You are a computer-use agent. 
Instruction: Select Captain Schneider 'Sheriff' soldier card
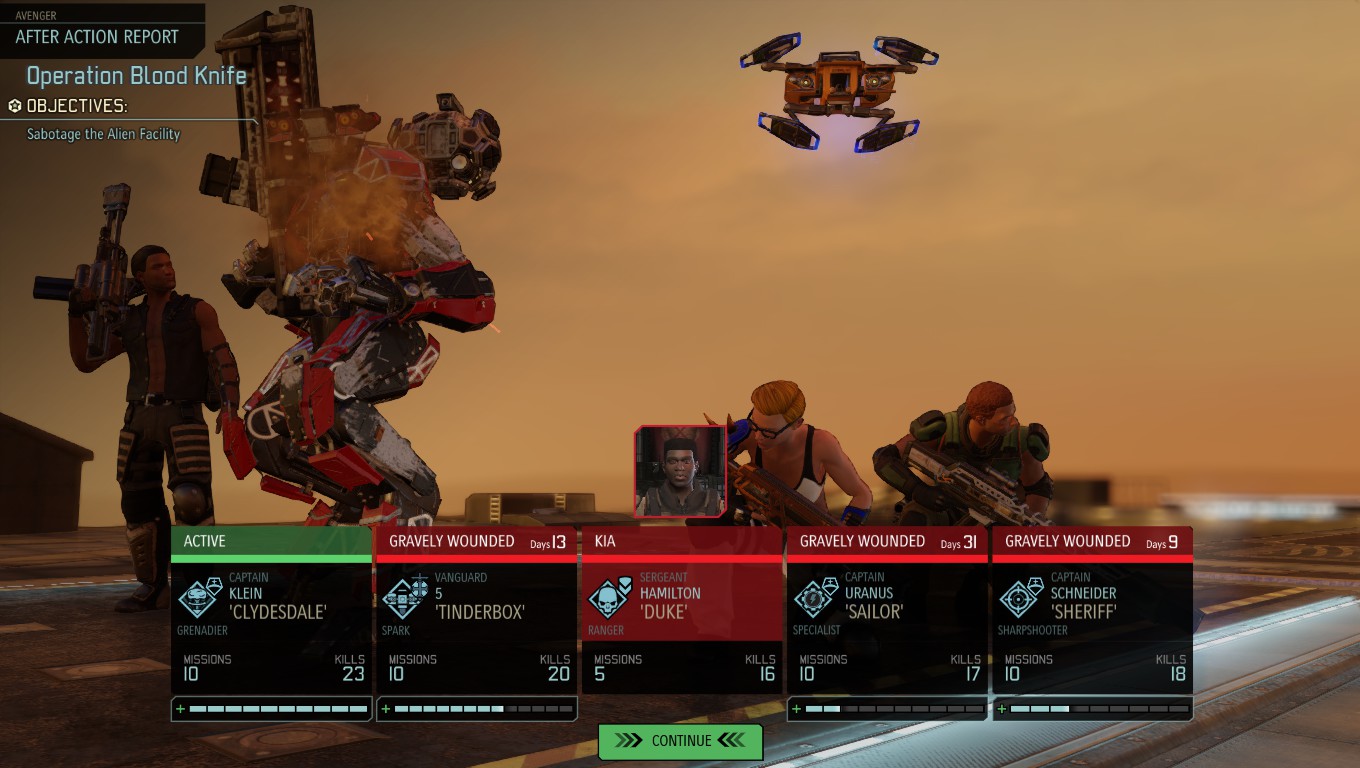click(x=1092, y=610)
